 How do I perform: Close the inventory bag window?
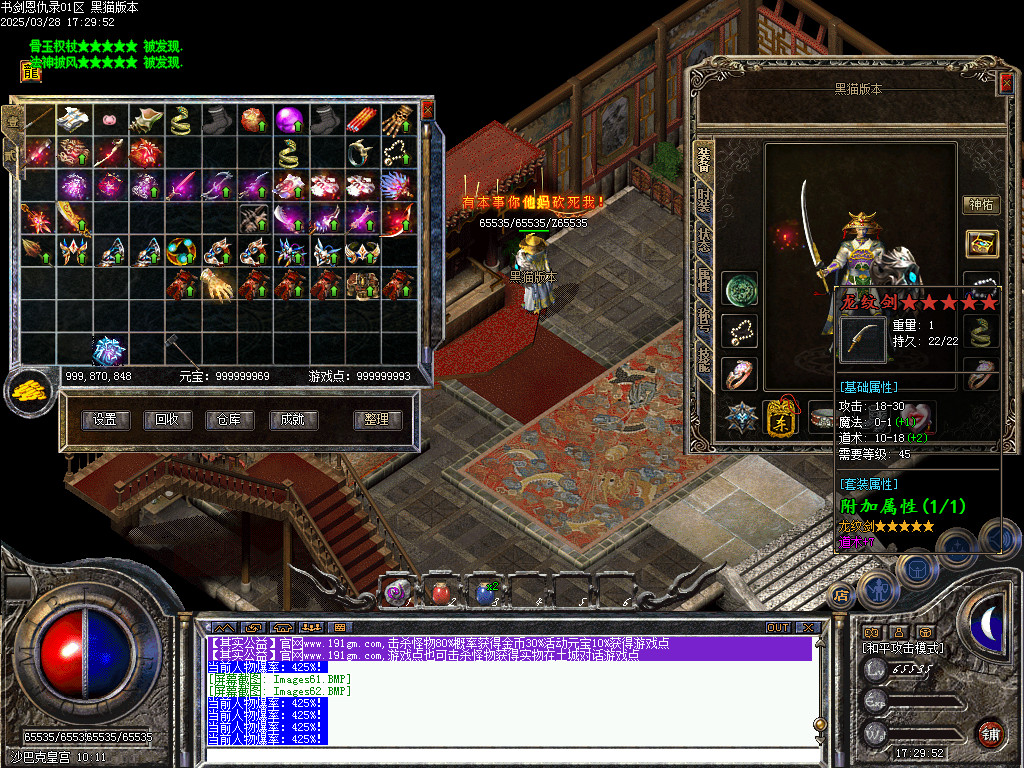[x=428, y=109]
